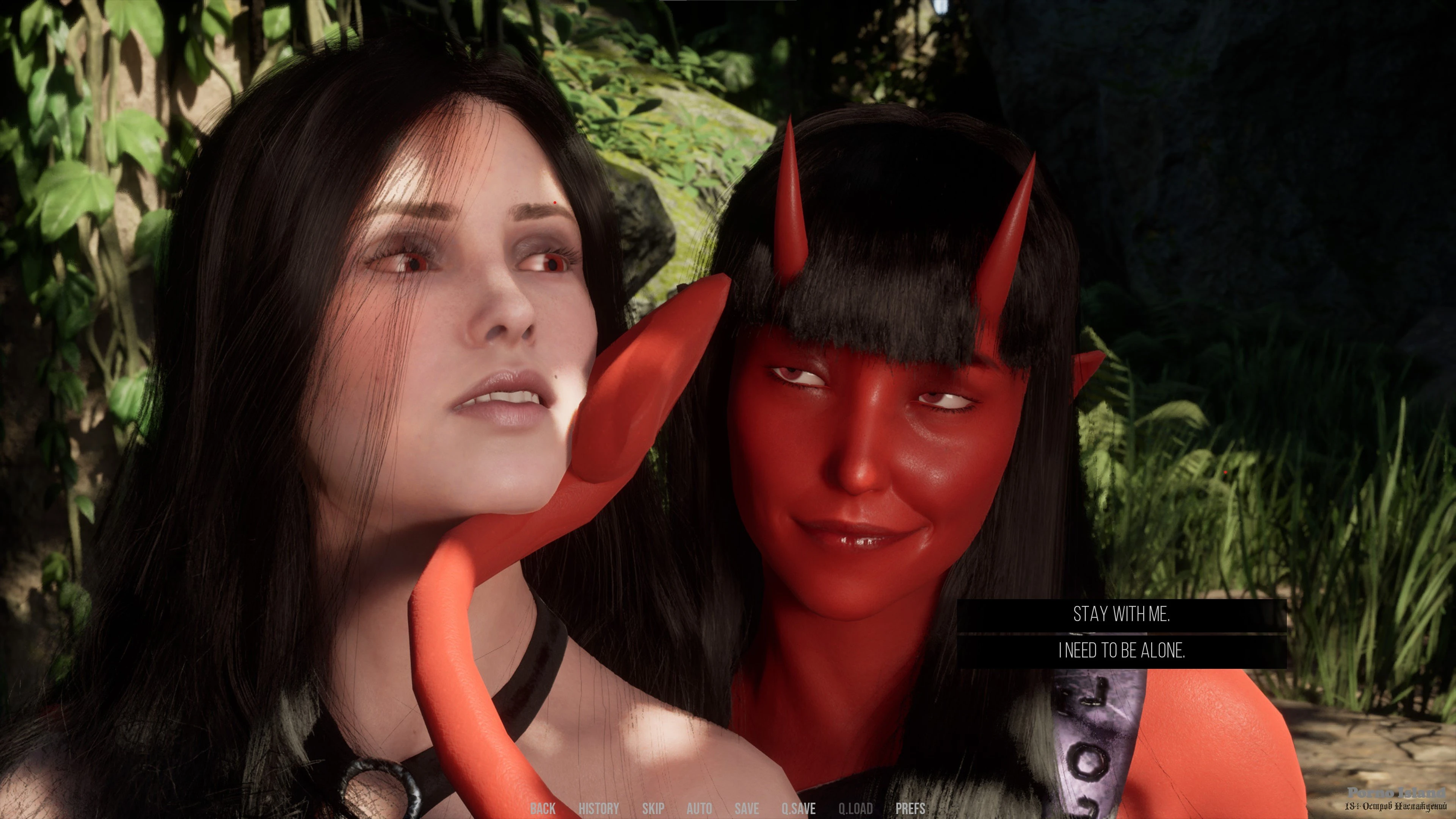Screen dimensions: 1456x819
Task: Open the dialogue History log
Action: (x=599, y=808)
